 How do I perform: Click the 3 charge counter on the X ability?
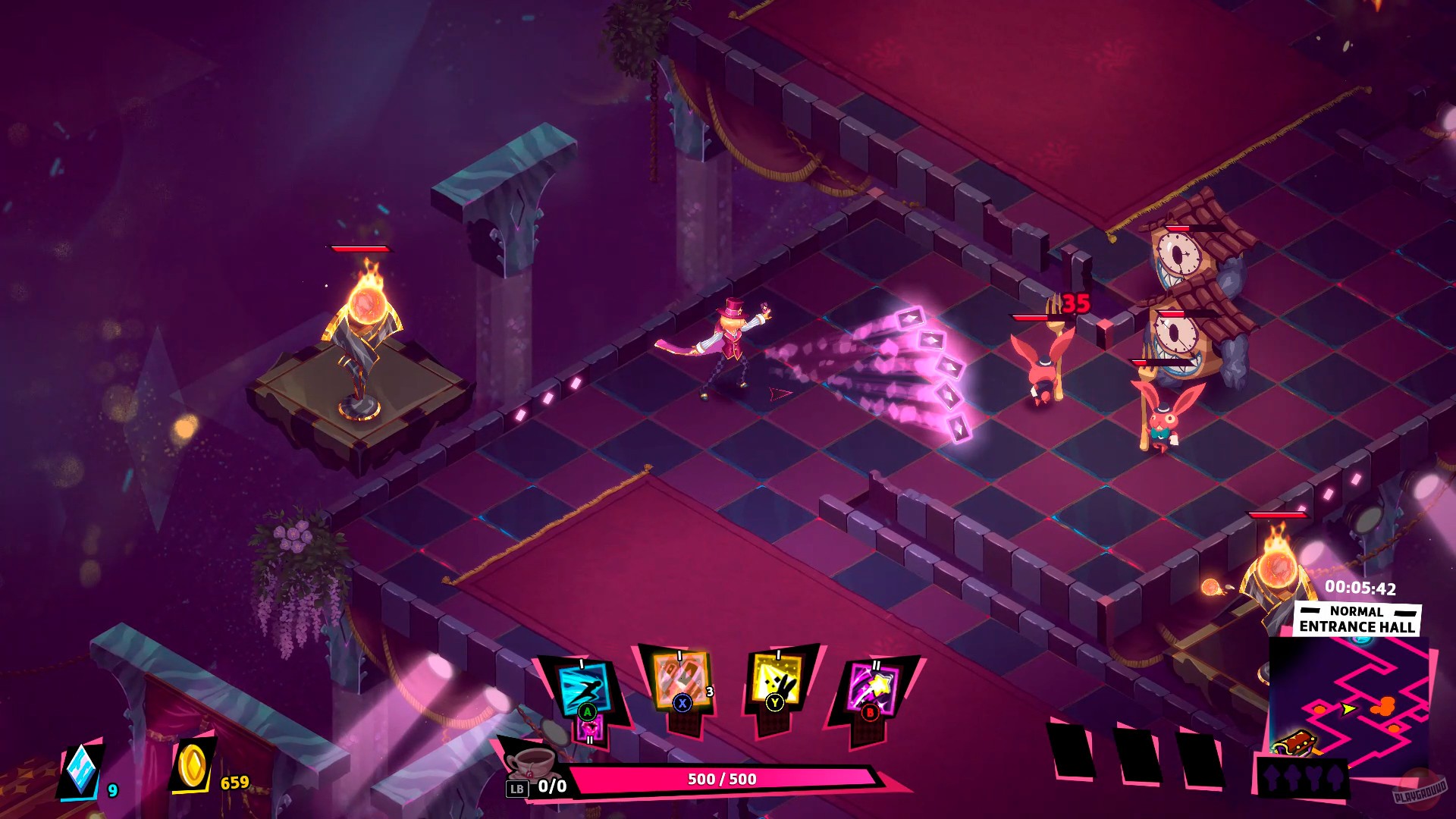[x=709, y=692]
